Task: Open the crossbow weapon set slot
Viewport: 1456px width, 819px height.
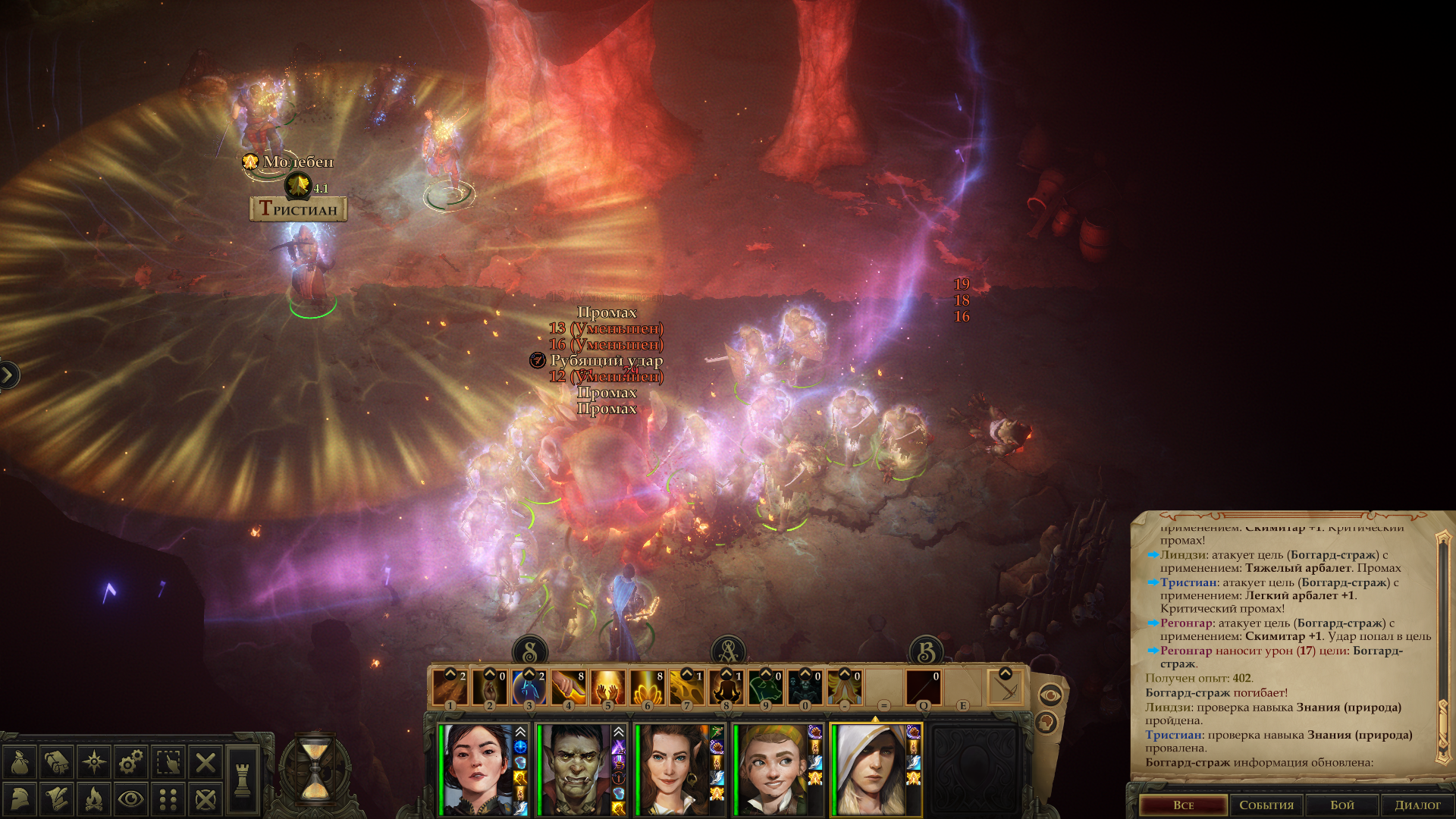Action: point(1006,688)
